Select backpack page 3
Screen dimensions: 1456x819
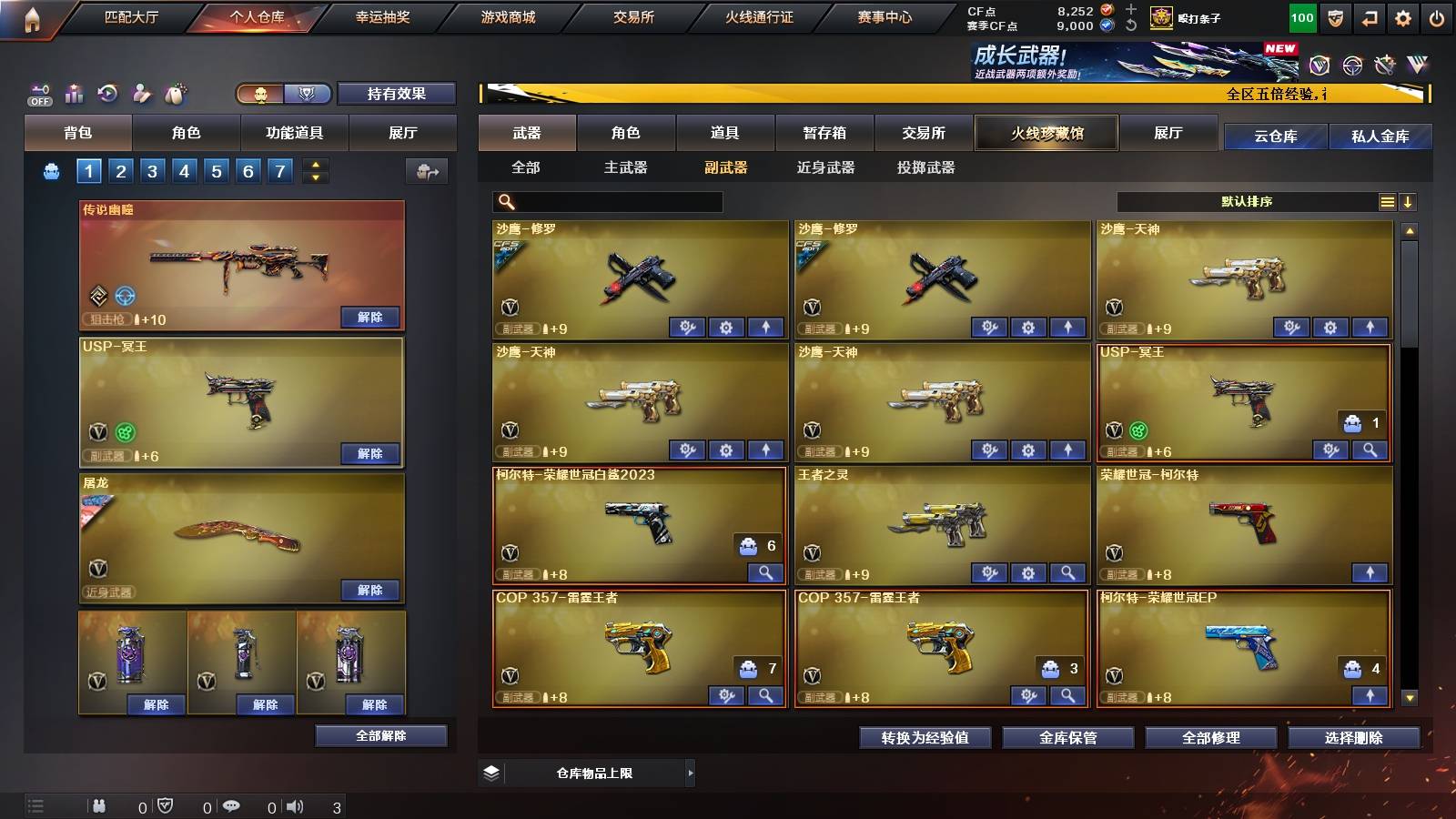(x=154, y=169)
